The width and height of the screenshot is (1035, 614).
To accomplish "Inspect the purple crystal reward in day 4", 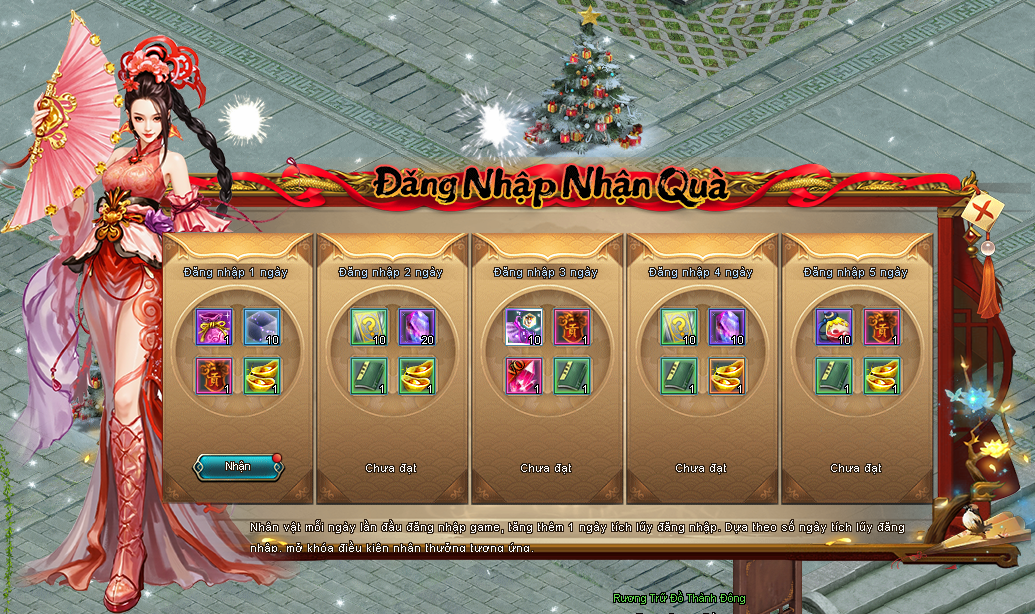I will pyautogui.click(x=727, y=327).
